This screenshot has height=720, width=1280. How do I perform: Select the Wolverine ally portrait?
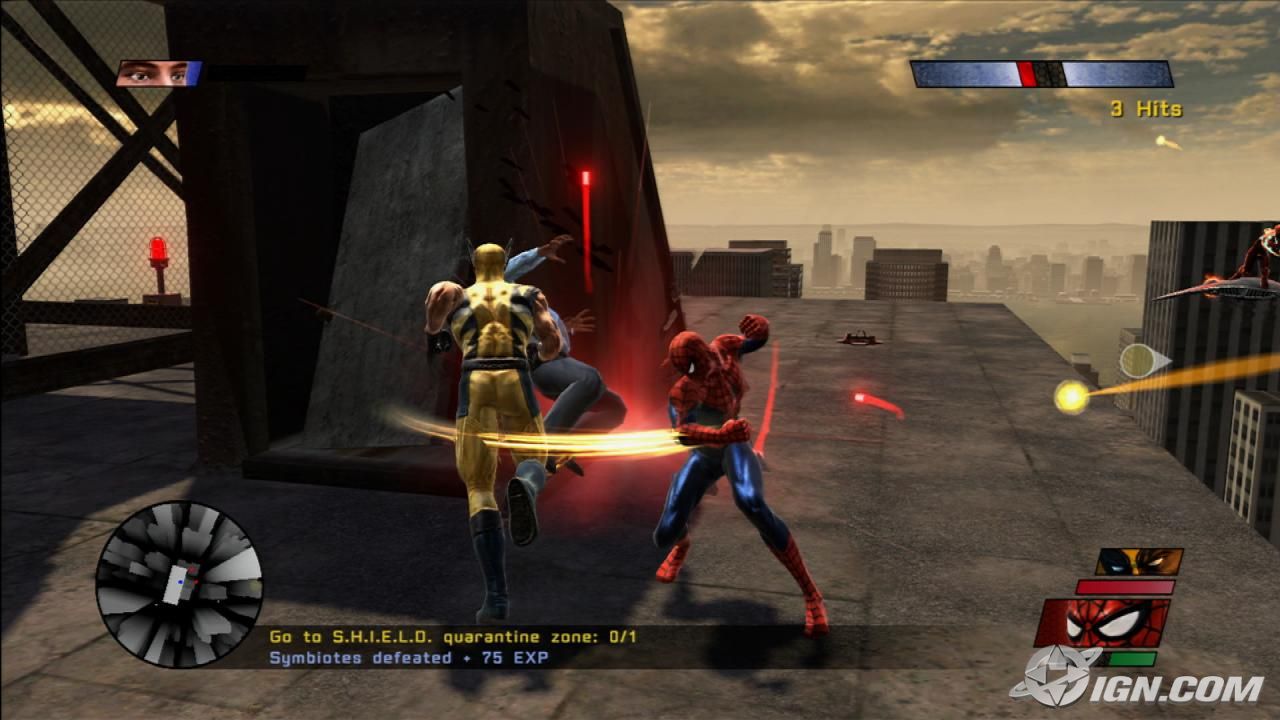[x=1139, y=562]
